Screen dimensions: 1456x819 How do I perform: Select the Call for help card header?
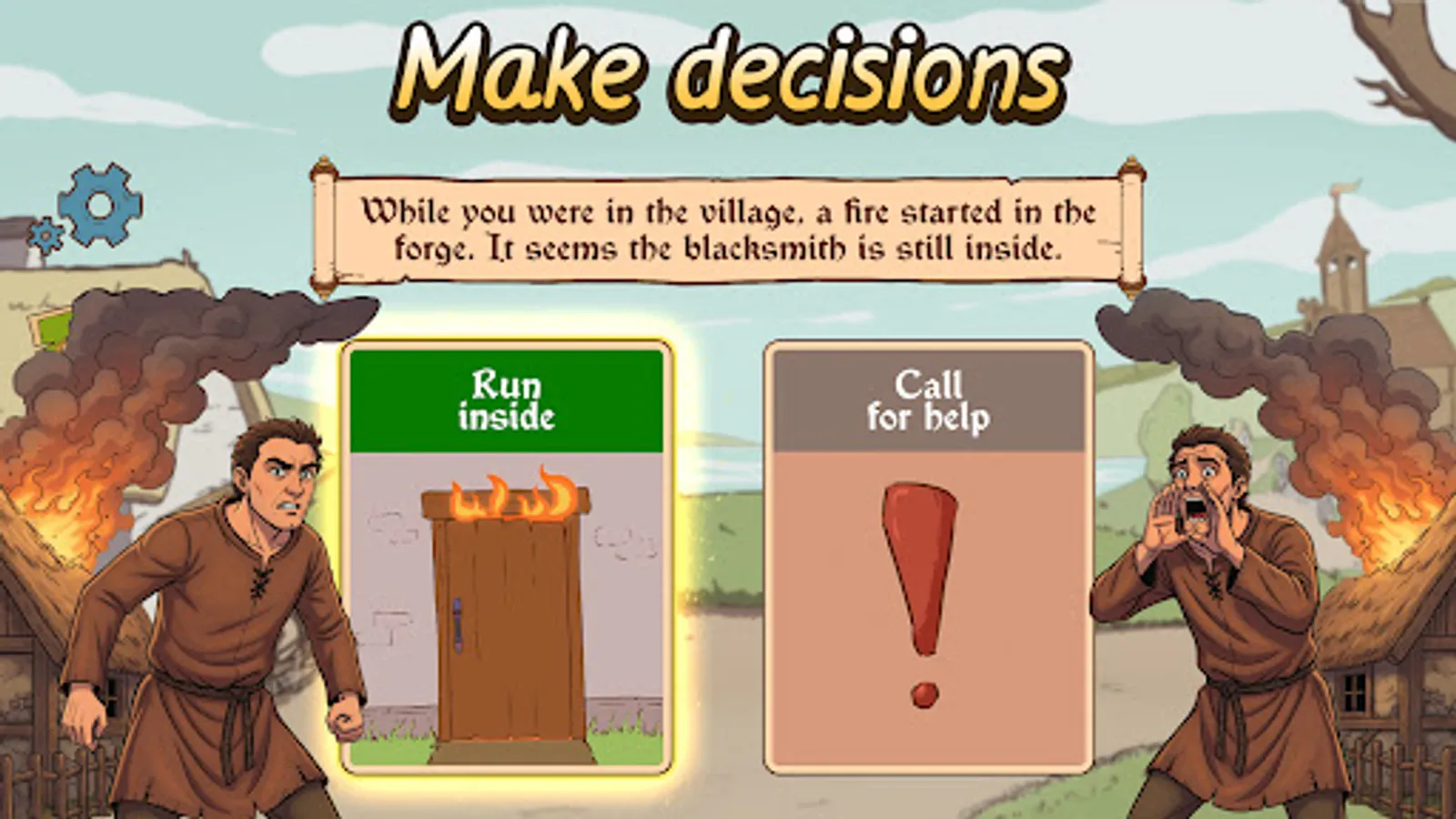point(928,399)
